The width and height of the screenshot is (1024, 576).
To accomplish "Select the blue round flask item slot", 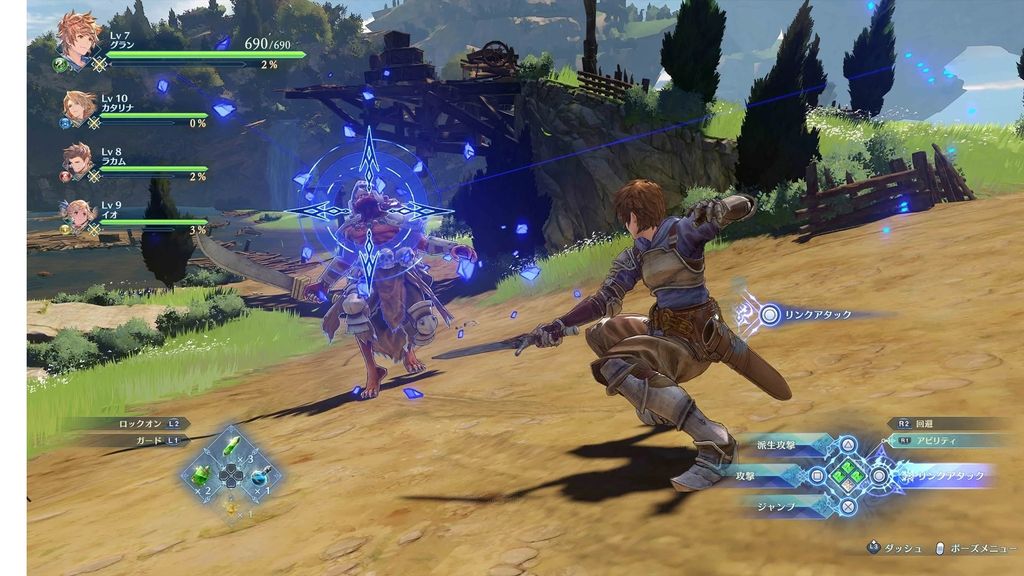I will pyautogui.click(x=260, y=474).
